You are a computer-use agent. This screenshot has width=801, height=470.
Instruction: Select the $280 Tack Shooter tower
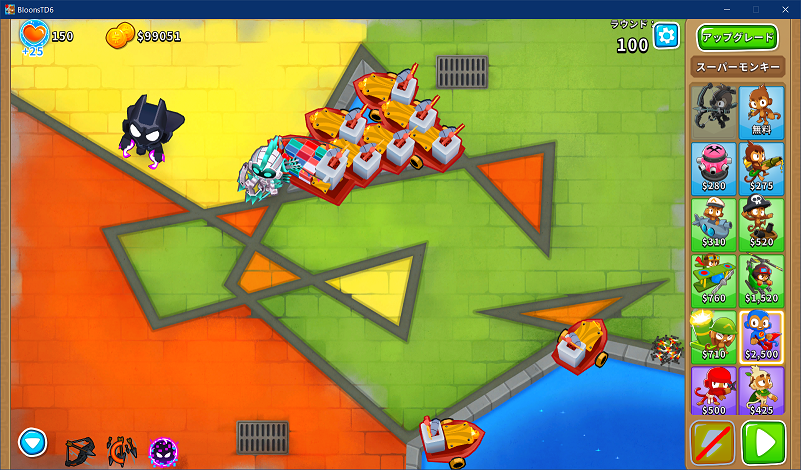pos(713,166)
